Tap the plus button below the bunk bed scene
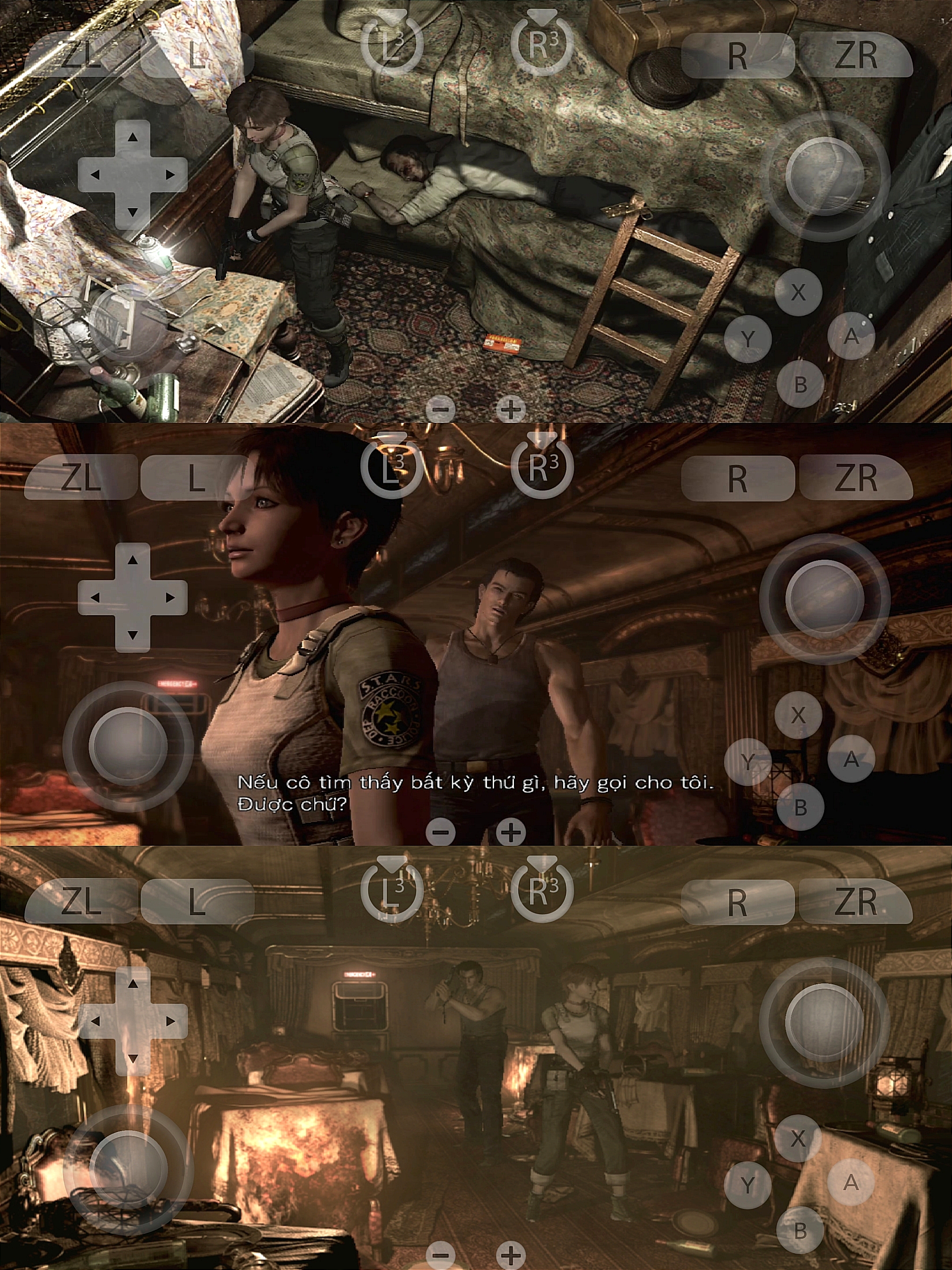This screenshot has width=952, height=1270. coord(510,409)
